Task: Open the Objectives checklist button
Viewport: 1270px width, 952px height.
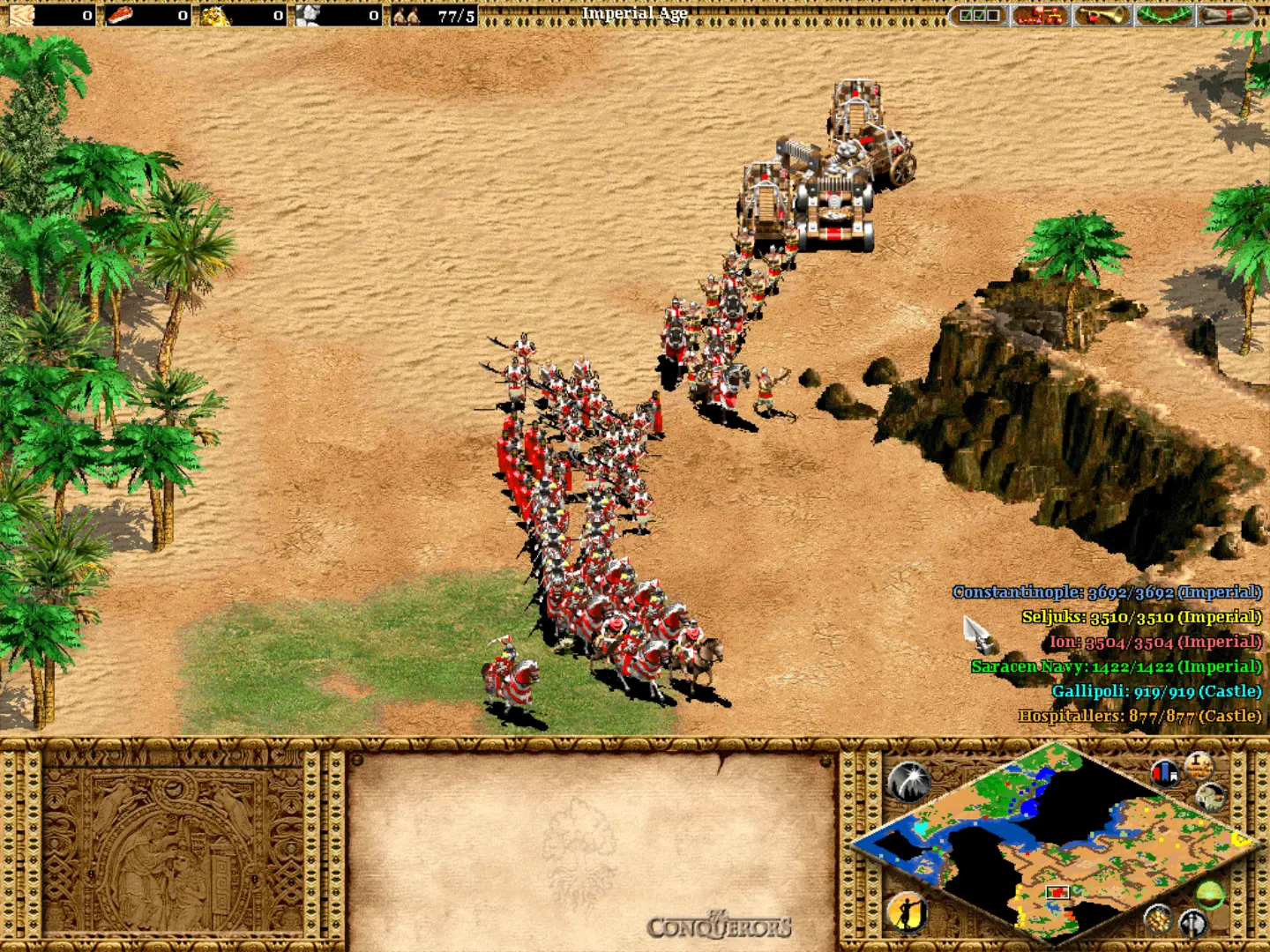Action: [979, 15]
